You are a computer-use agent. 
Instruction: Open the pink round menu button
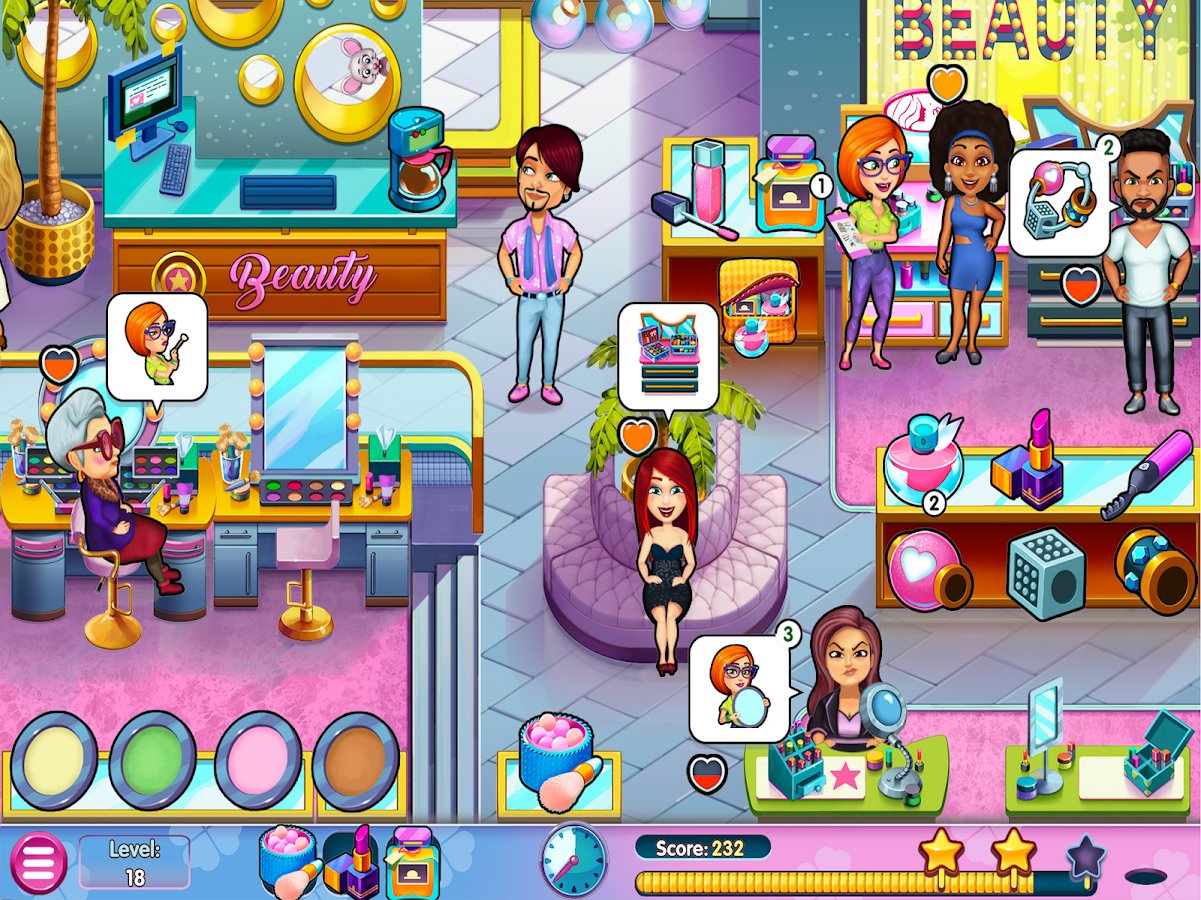pos(37,862)
